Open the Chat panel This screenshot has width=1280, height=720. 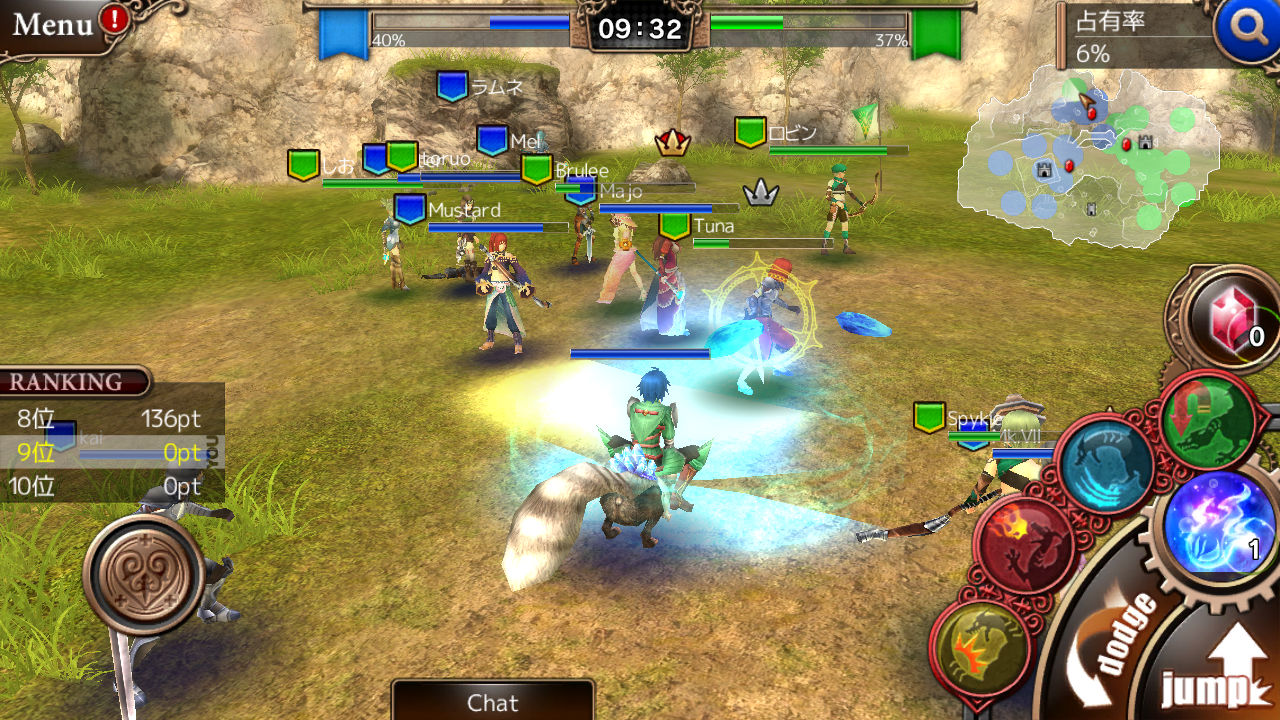(492, 702)
